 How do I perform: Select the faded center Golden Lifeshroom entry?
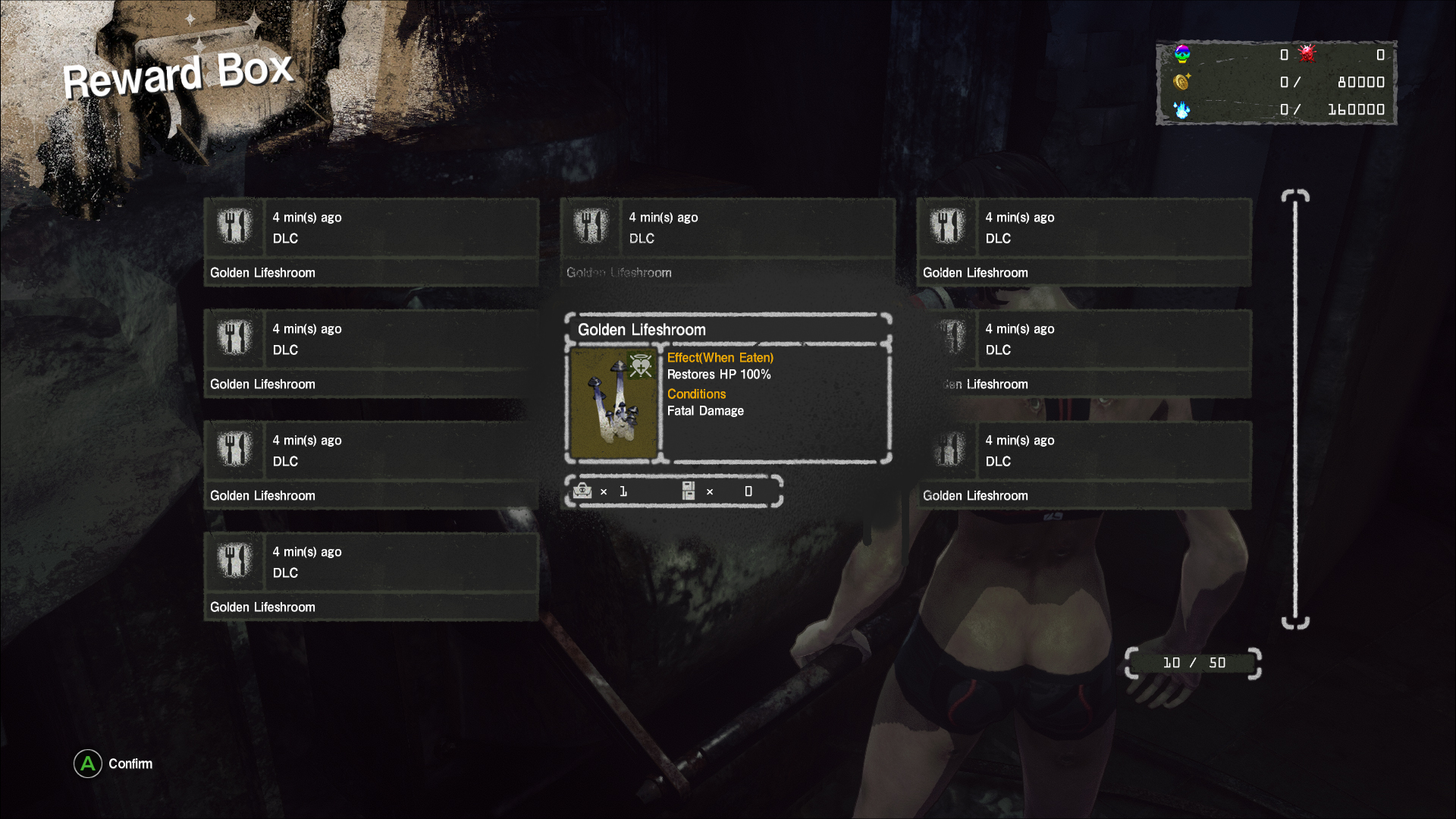(x=728, y=243)
